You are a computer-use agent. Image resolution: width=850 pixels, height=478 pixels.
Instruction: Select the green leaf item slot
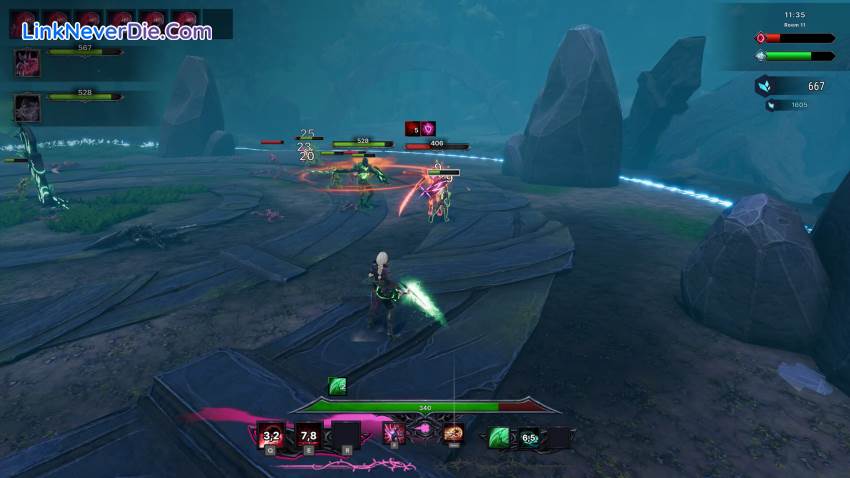499,437
